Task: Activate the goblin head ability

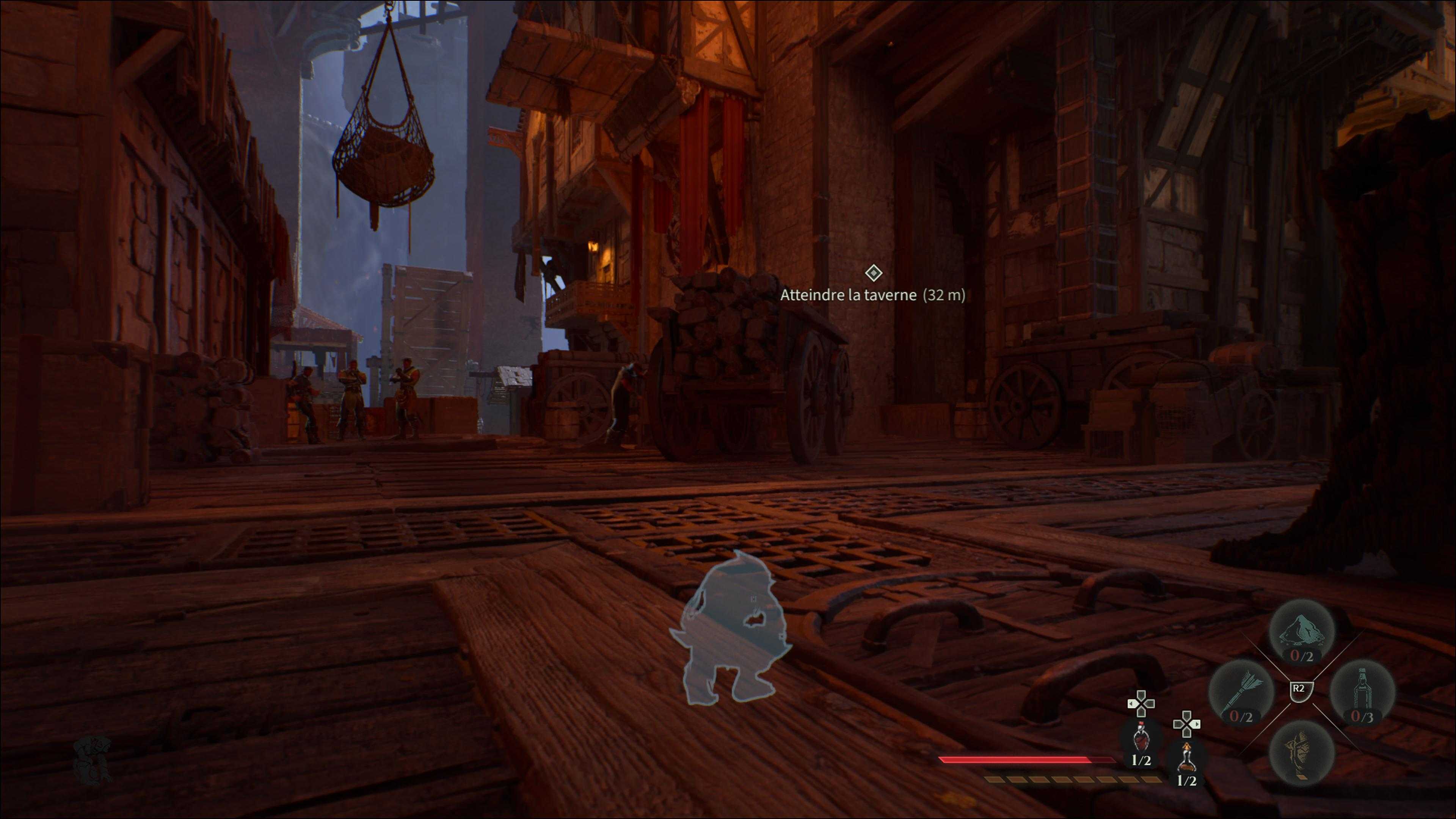Action: pos(1302,752)
